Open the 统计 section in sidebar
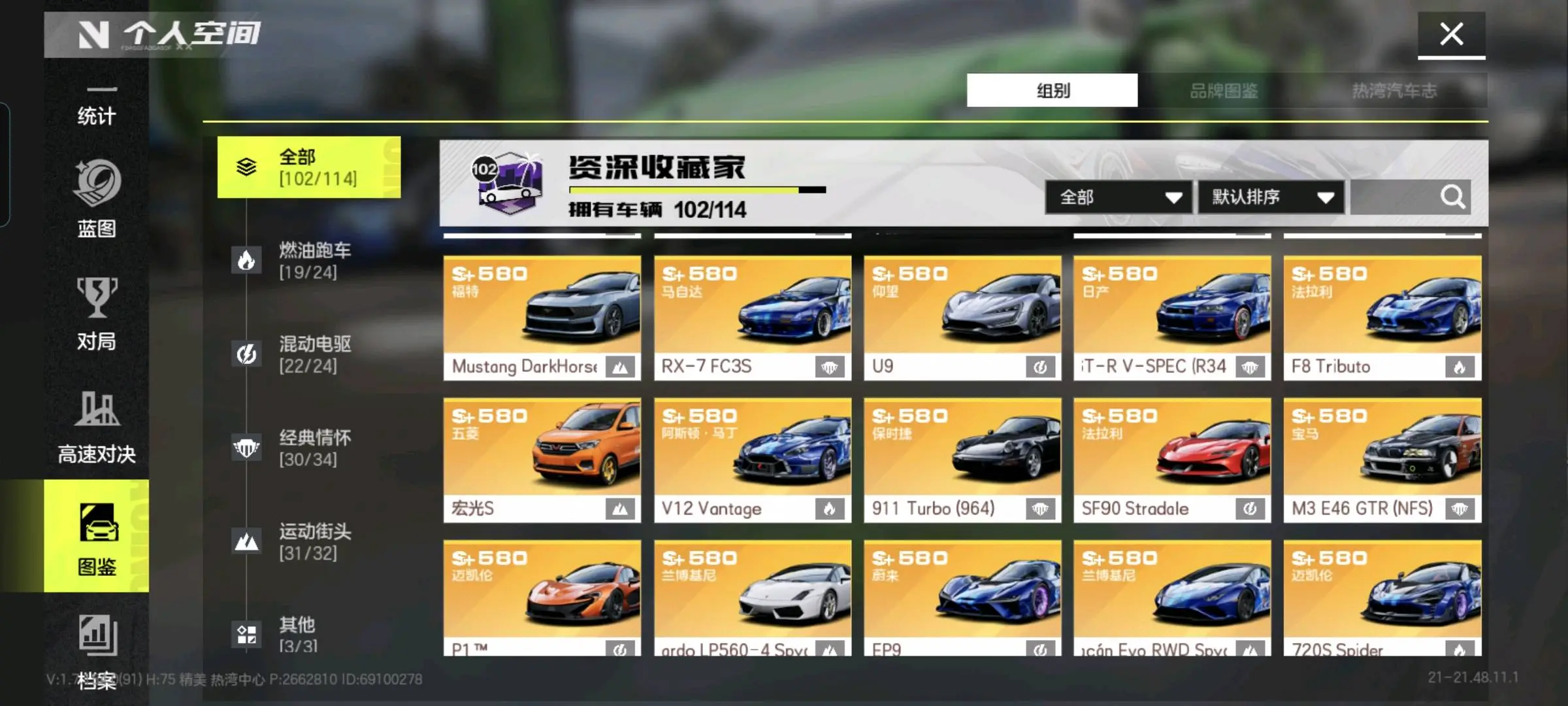1568x706 pixels. click(97, 108)
